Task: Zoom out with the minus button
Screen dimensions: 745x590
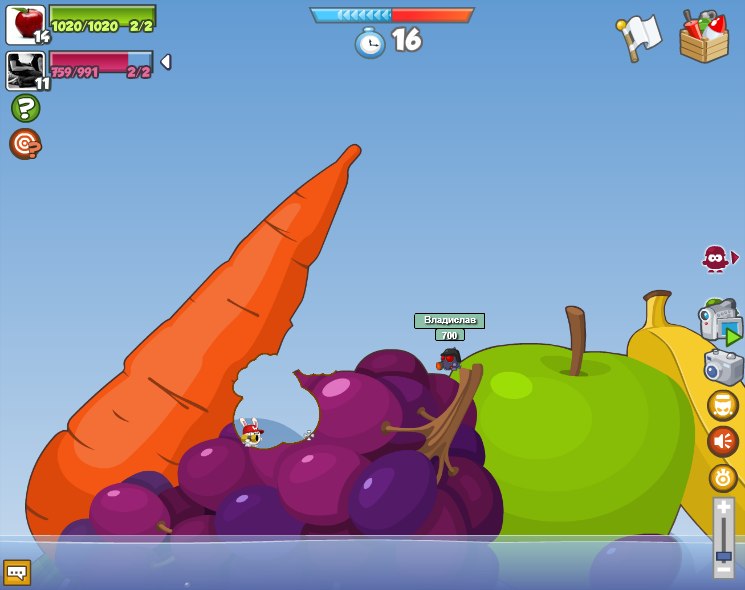Action: pyautogui.click(x=723, y=570)
